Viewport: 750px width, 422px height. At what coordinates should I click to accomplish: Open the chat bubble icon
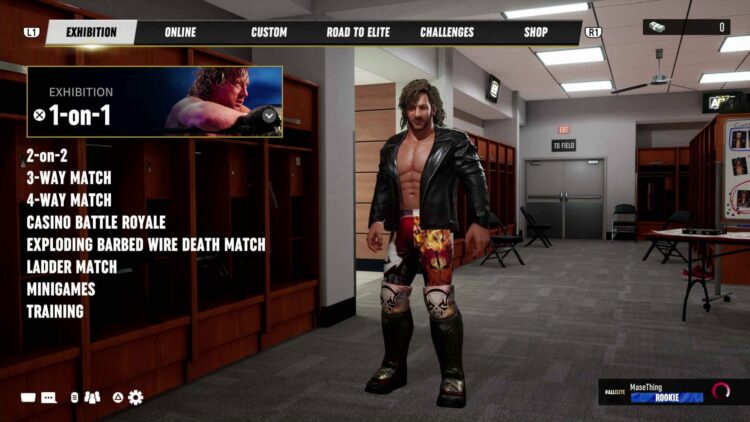coord(47,397)
